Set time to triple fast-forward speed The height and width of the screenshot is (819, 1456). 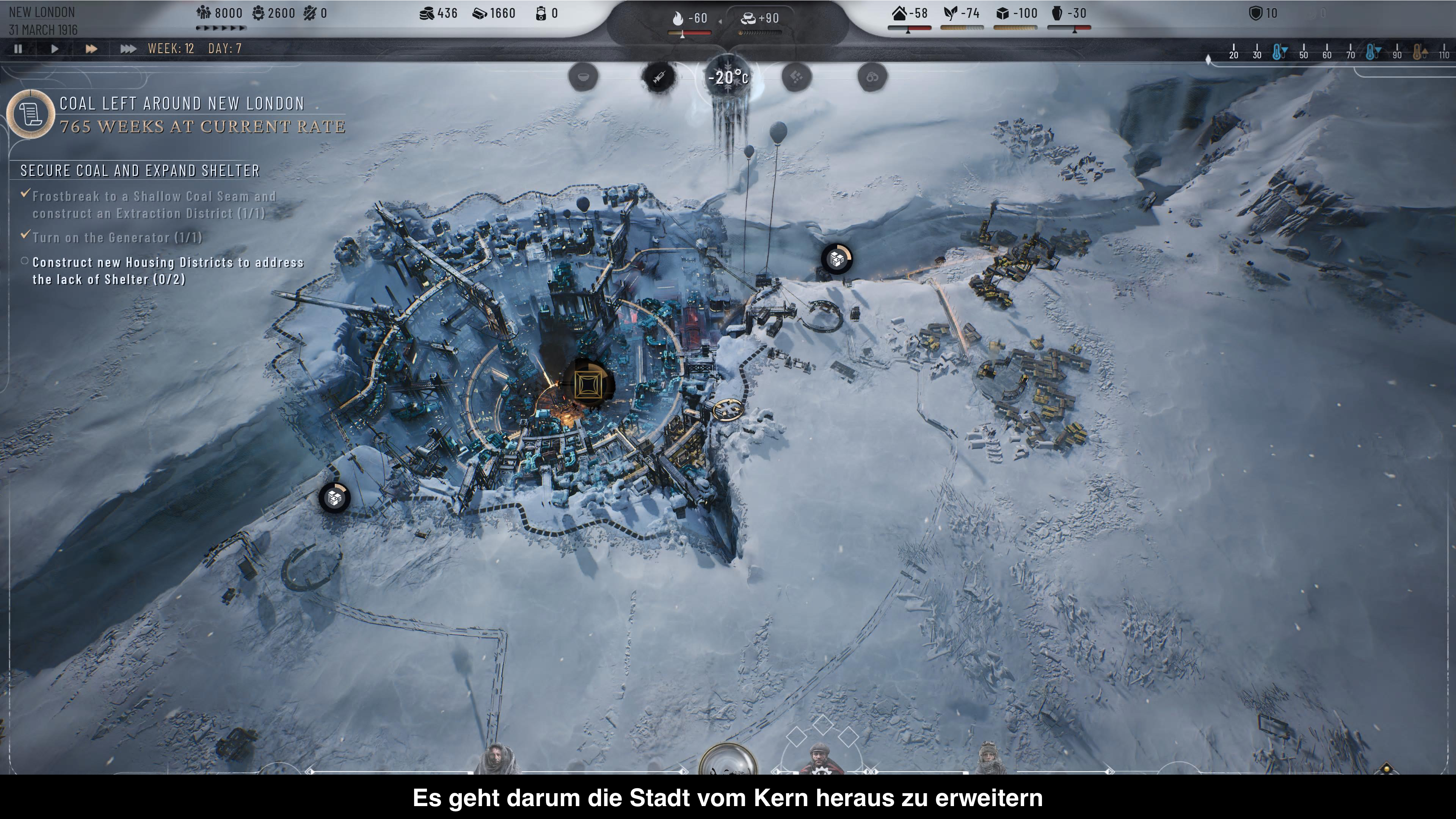(x=128, y=49)
